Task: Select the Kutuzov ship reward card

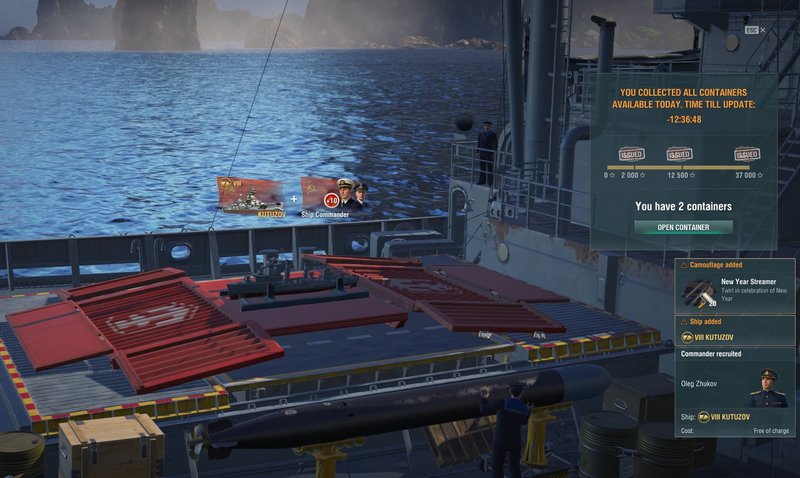Action: [251, 195]
